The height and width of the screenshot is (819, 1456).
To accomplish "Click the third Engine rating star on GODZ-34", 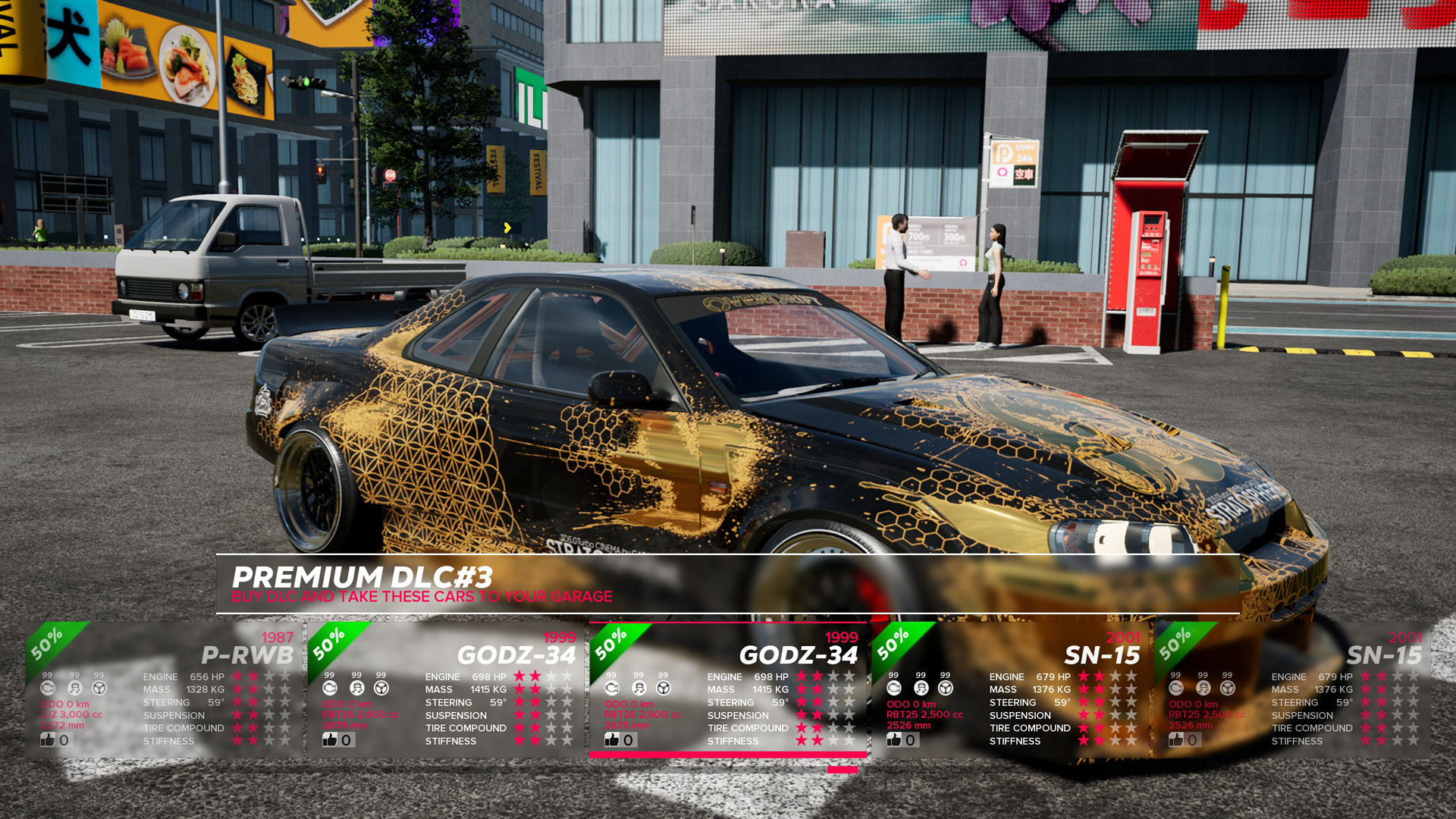I will (833, 676).
